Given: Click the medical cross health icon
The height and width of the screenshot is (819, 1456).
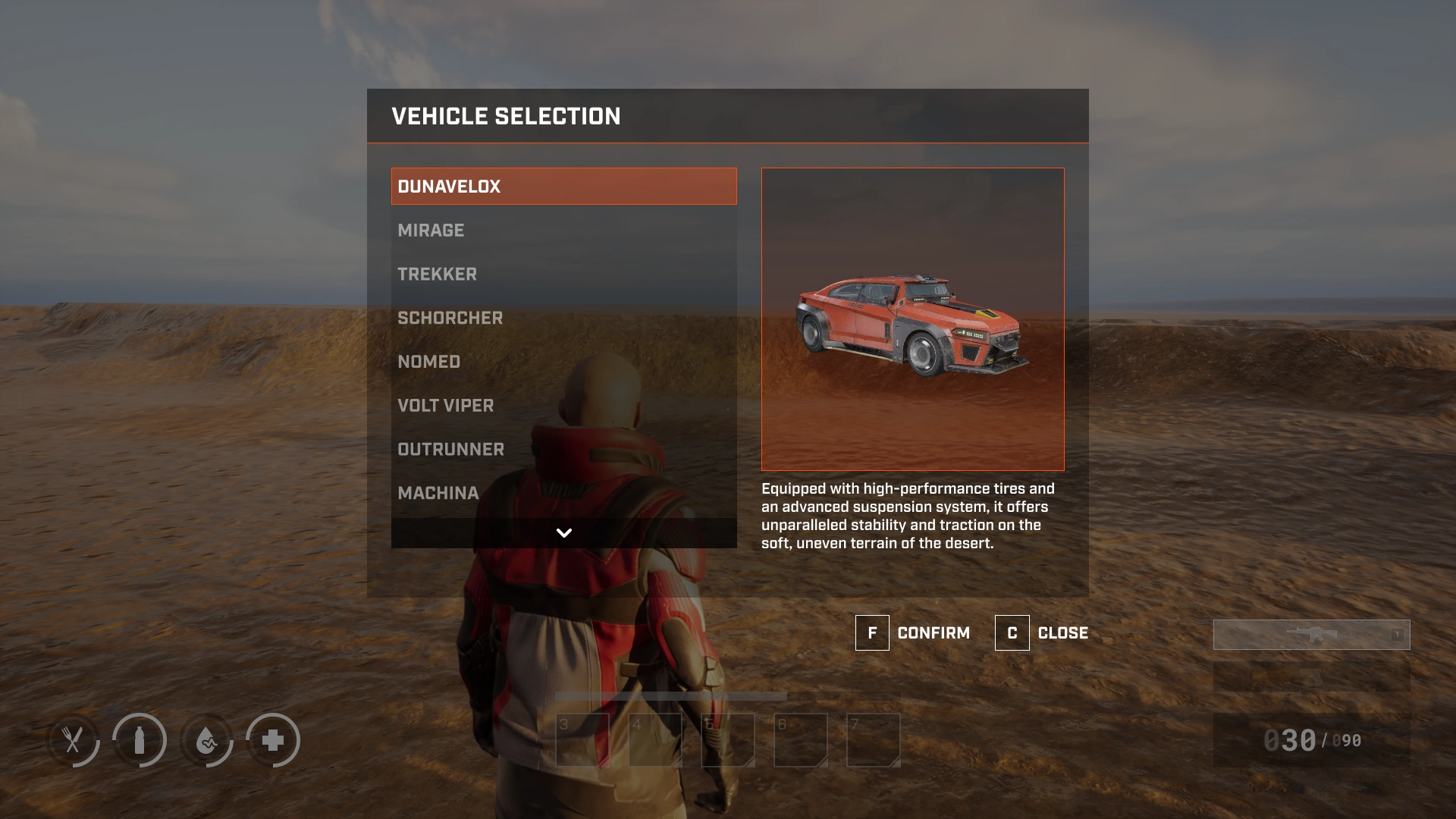Looking at the screenshot, I should tap(273, 740).
